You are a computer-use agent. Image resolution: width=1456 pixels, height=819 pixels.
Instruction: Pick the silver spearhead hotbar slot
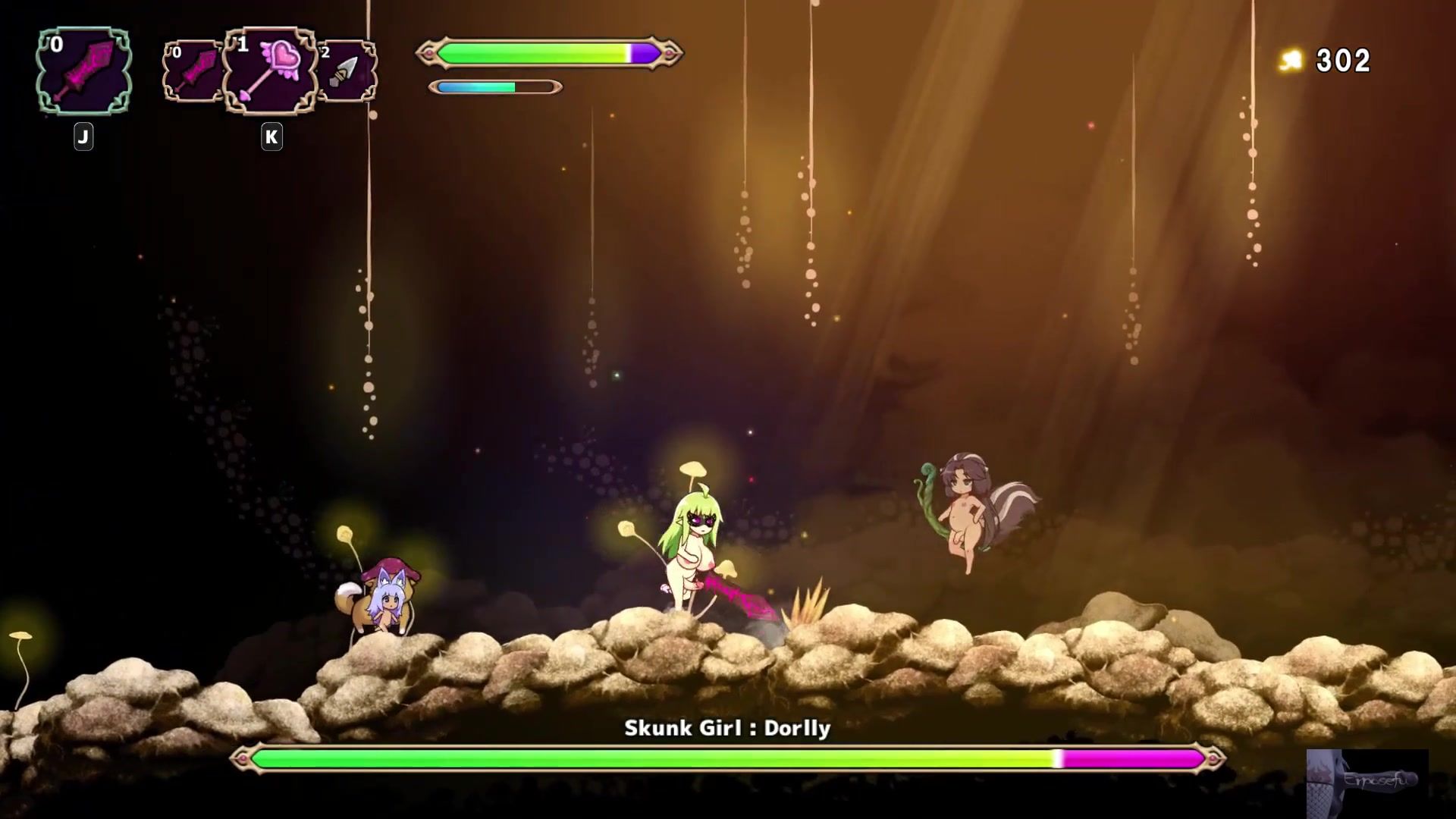(348, 72)
